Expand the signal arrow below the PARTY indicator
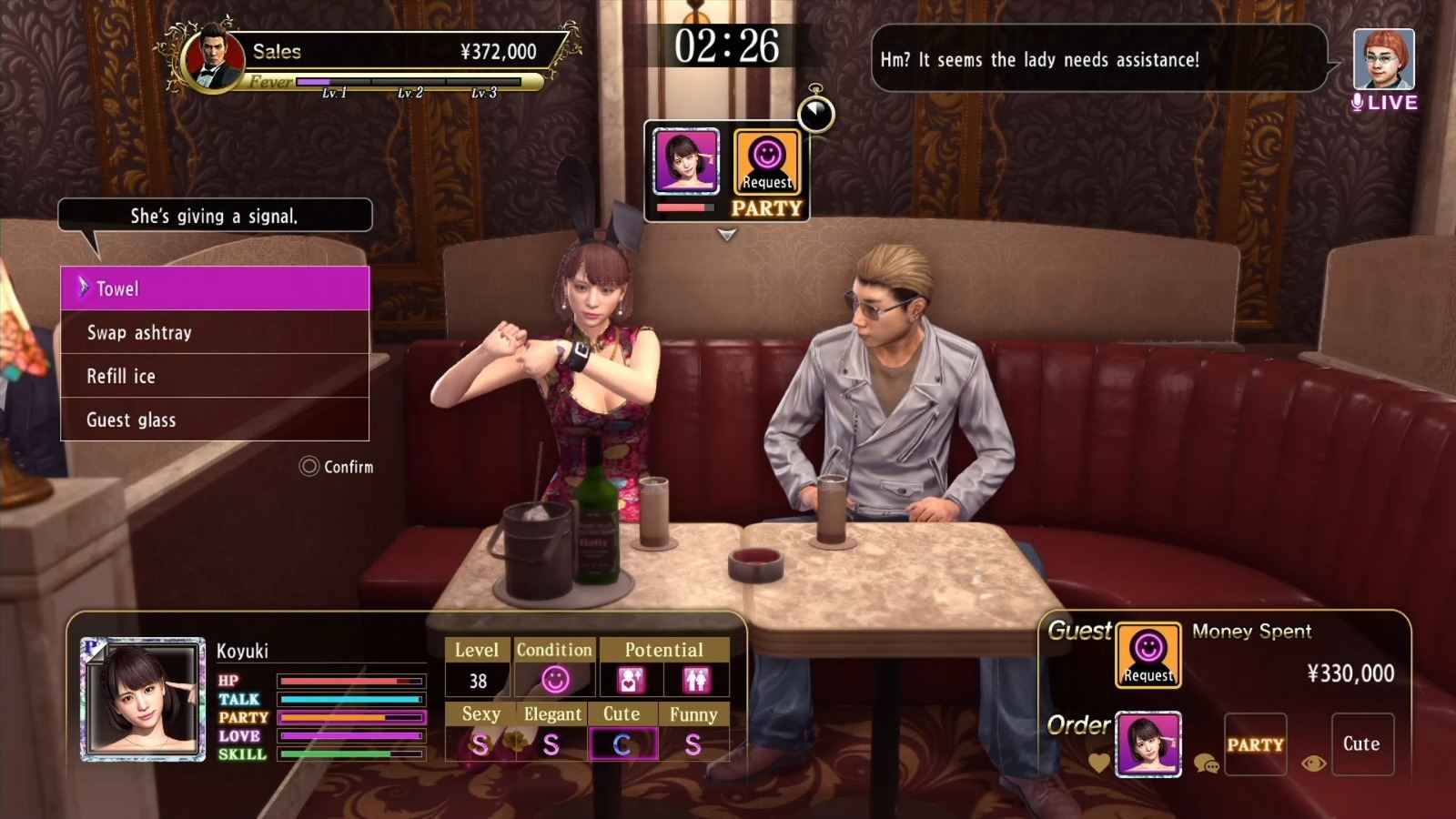The image size is (1456, 819). [726, 234]
